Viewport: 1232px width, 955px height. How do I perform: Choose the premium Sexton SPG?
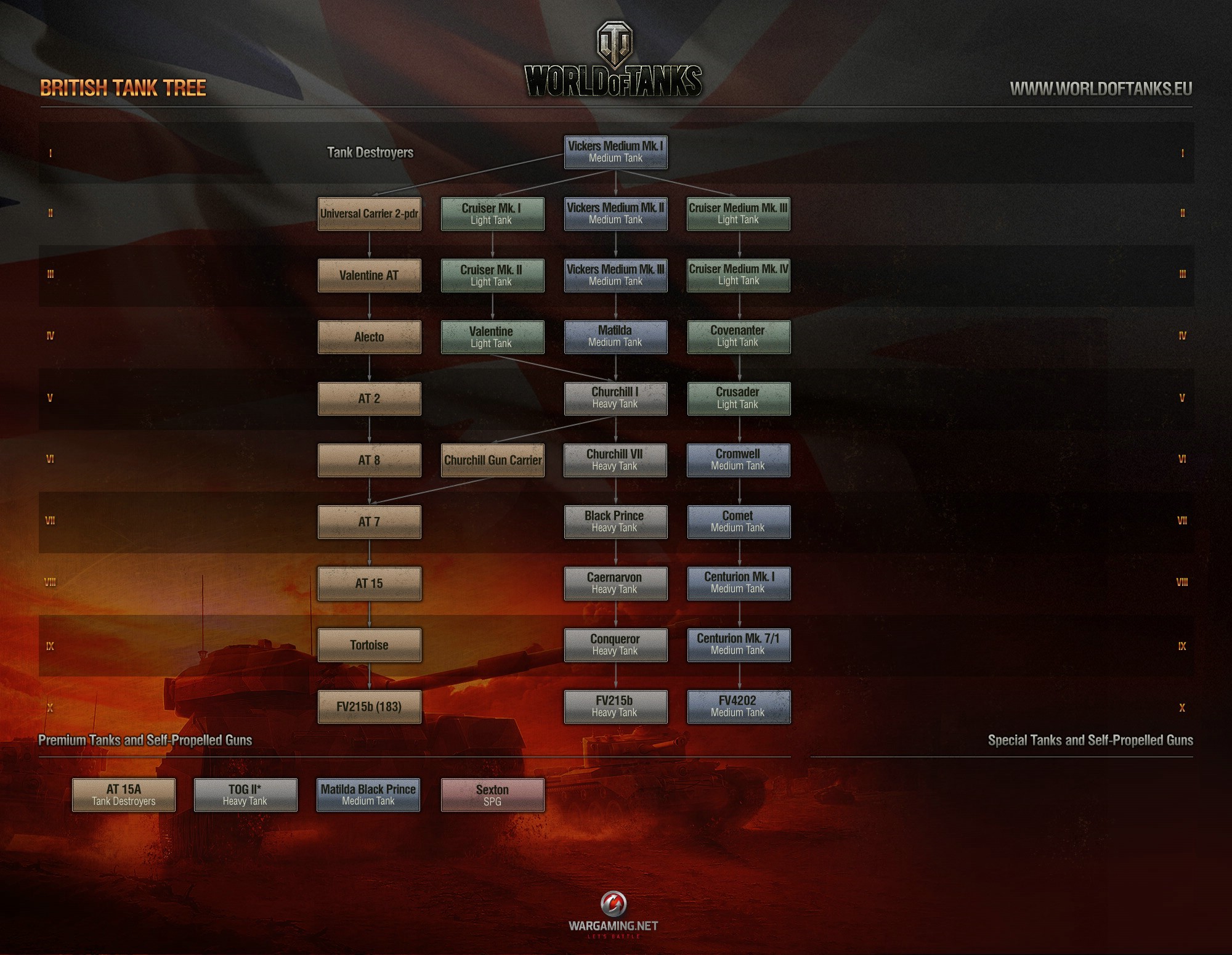pos(492,795)
